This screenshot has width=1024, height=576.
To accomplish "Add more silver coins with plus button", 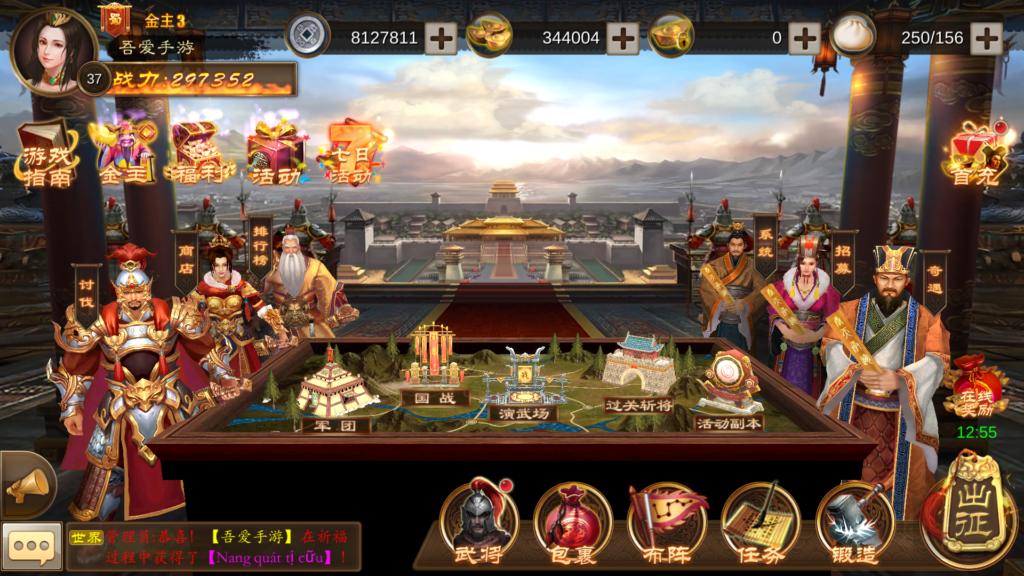I will [441, 38].
